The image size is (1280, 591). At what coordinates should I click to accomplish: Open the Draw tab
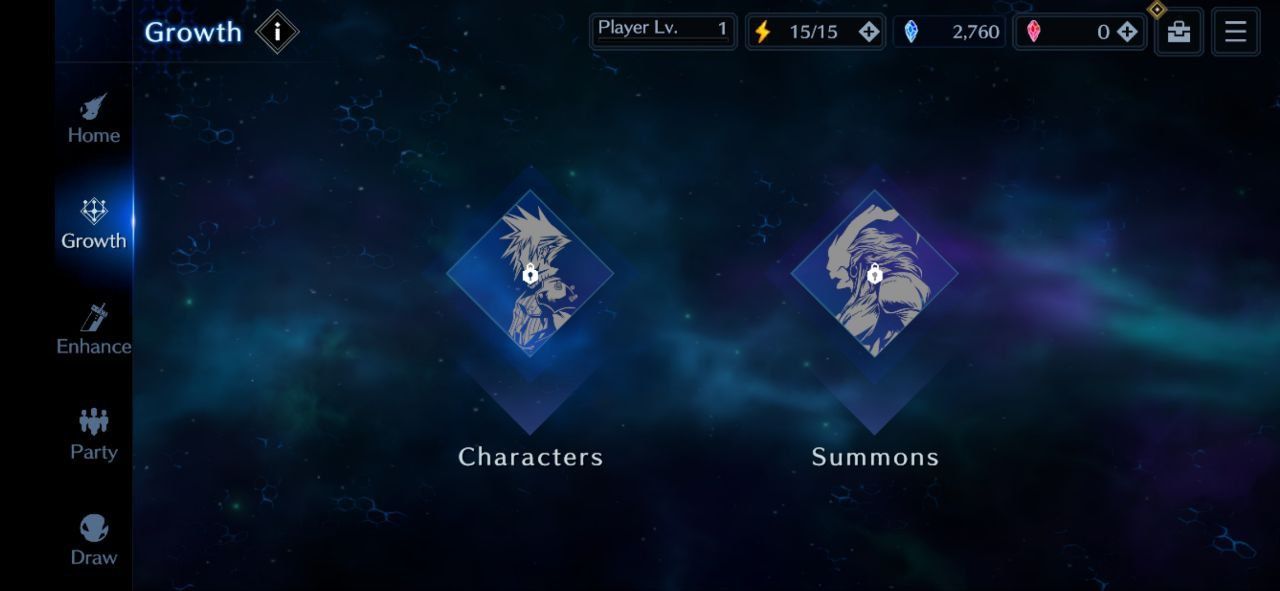pos(94,541)
